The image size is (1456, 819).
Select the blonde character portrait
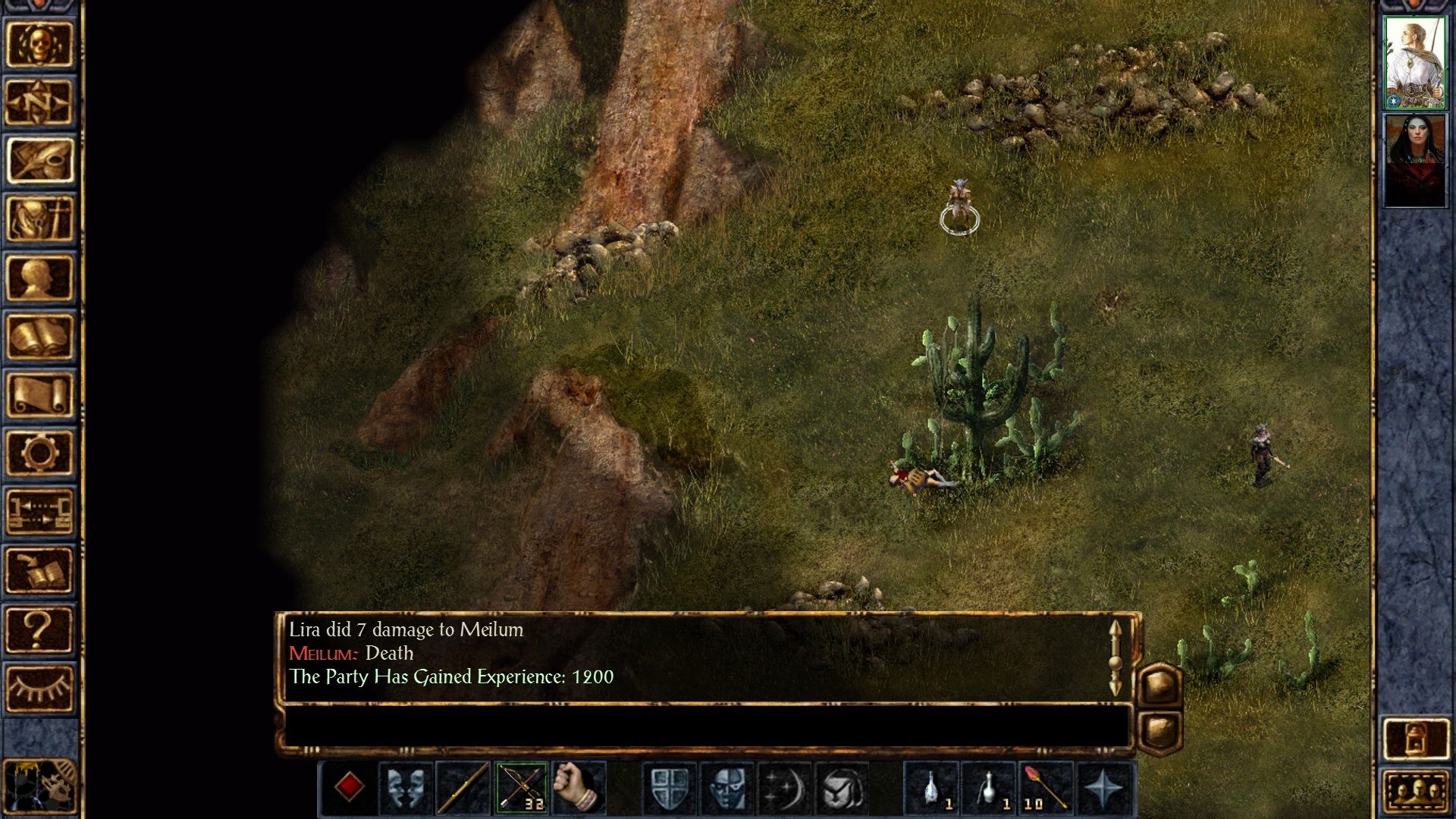click(1415, 62)
